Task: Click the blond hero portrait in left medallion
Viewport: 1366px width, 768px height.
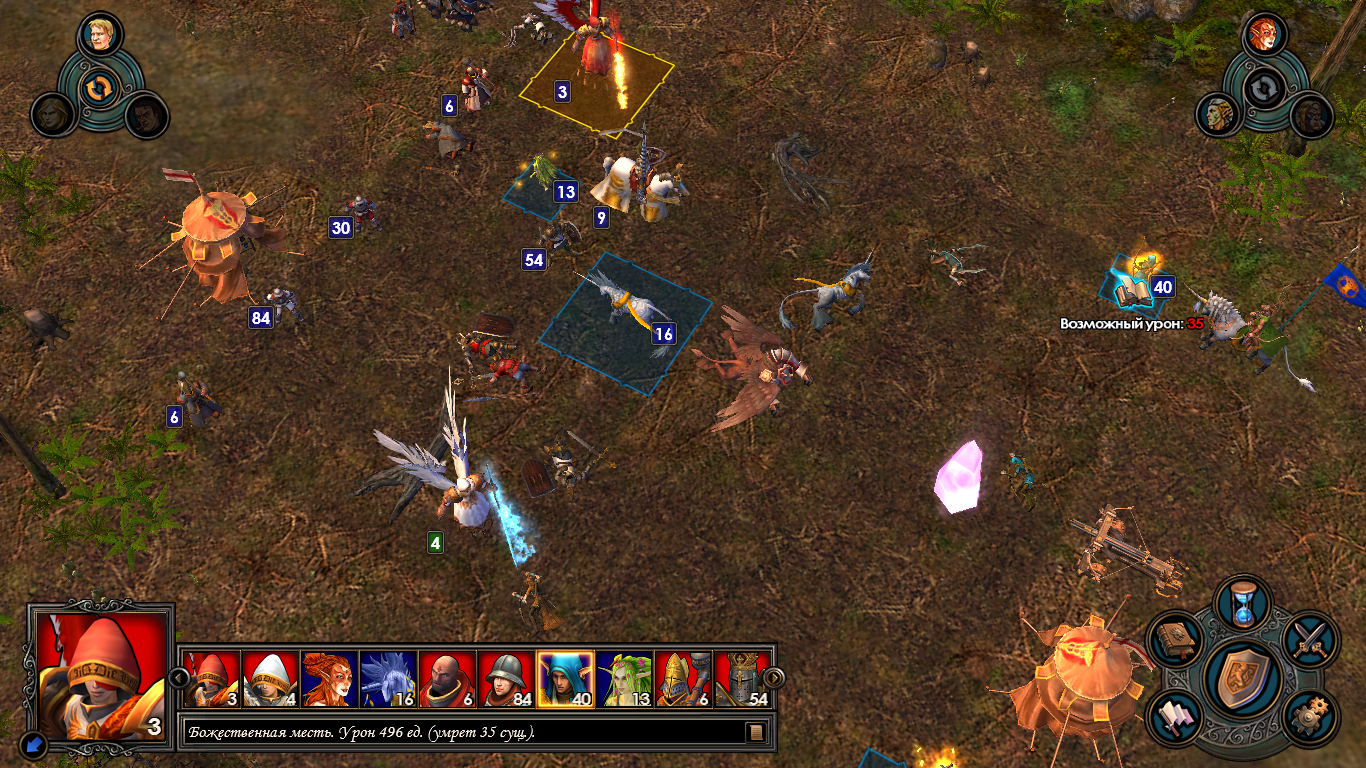Action: [98, 35]
